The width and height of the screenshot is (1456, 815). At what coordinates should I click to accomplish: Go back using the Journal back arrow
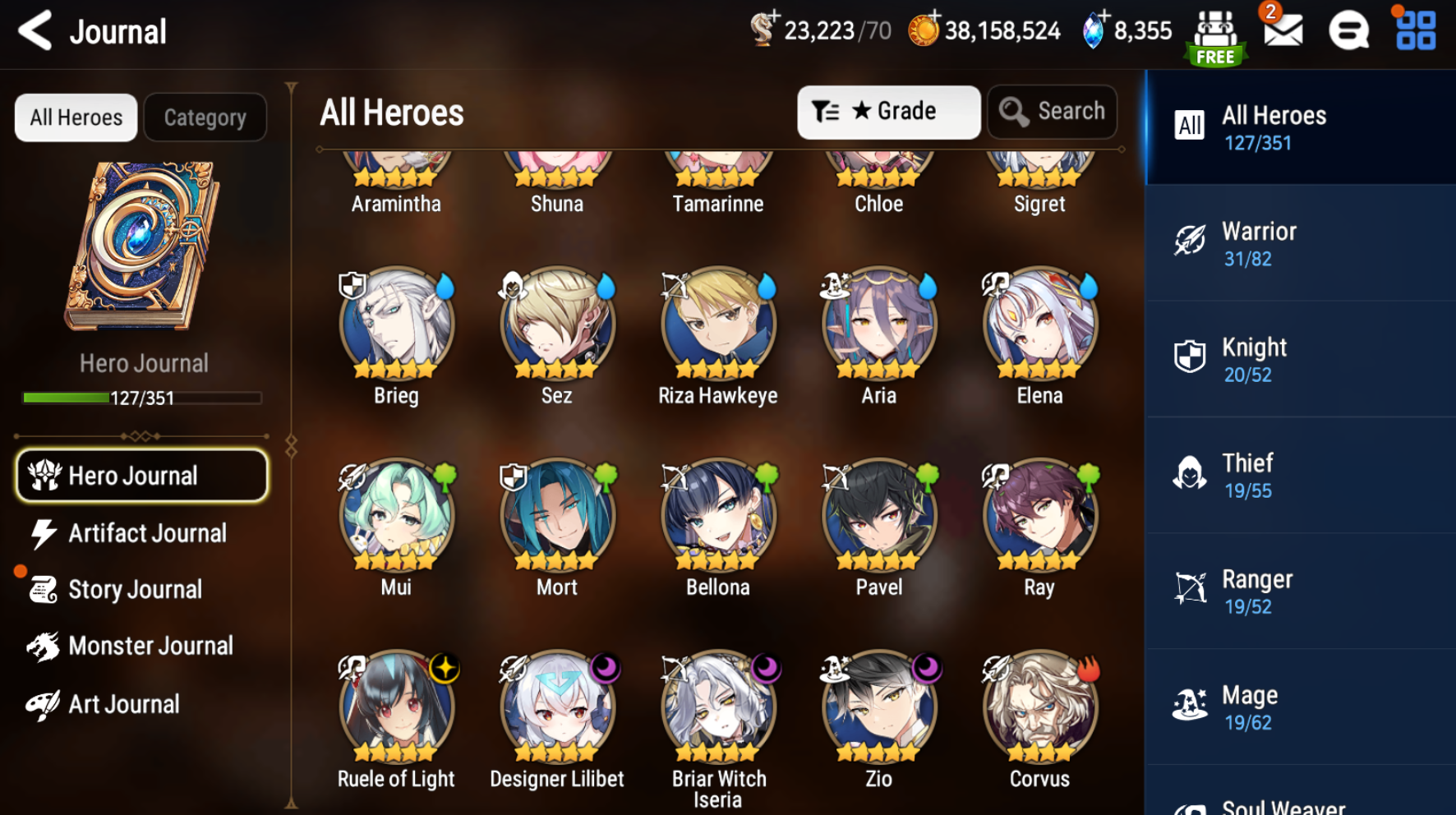[34, 31]
